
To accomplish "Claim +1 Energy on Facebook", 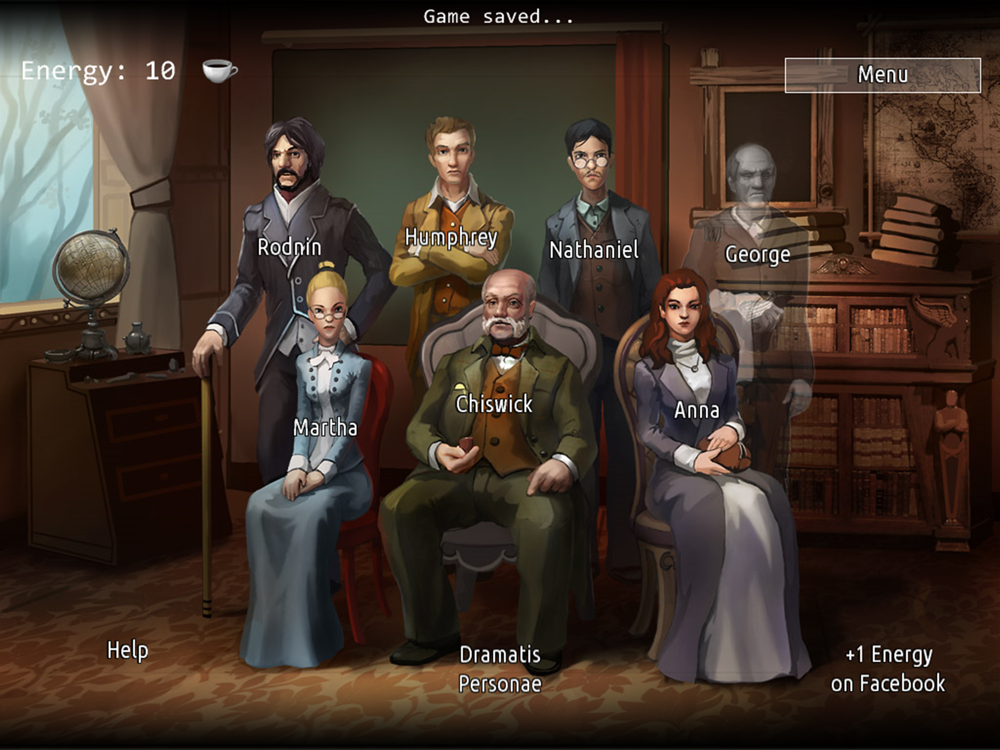I will pos(888,669).
